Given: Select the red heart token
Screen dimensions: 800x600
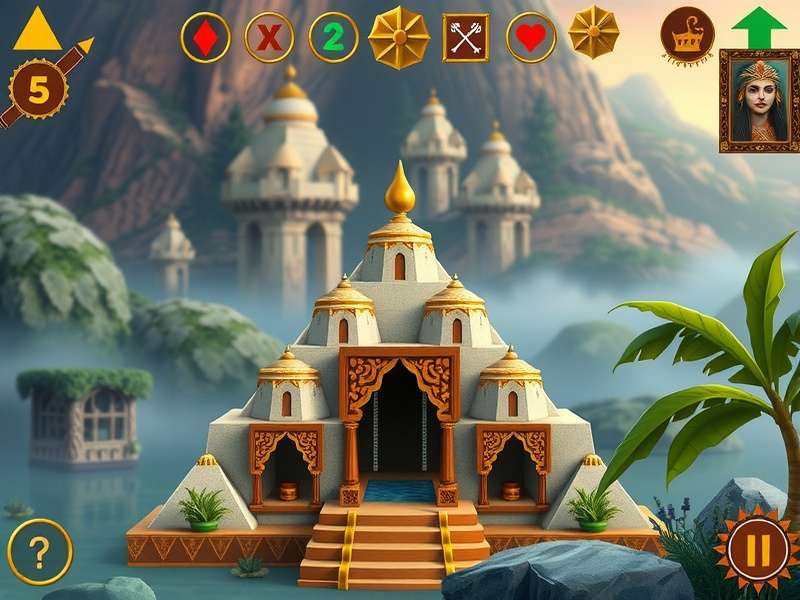Looking at the screenshot, I should tap(531, 38).
